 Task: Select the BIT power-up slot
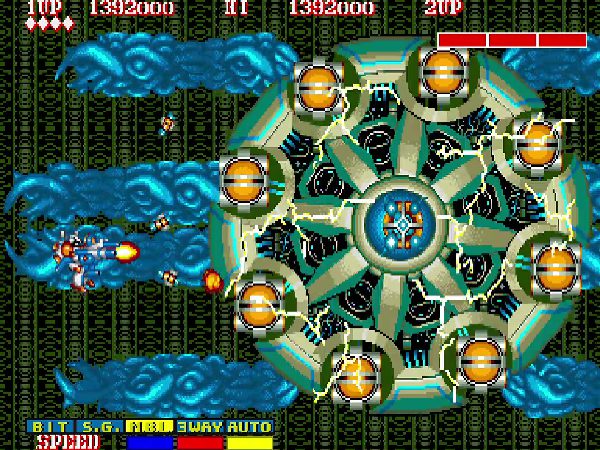pos(50,426)
